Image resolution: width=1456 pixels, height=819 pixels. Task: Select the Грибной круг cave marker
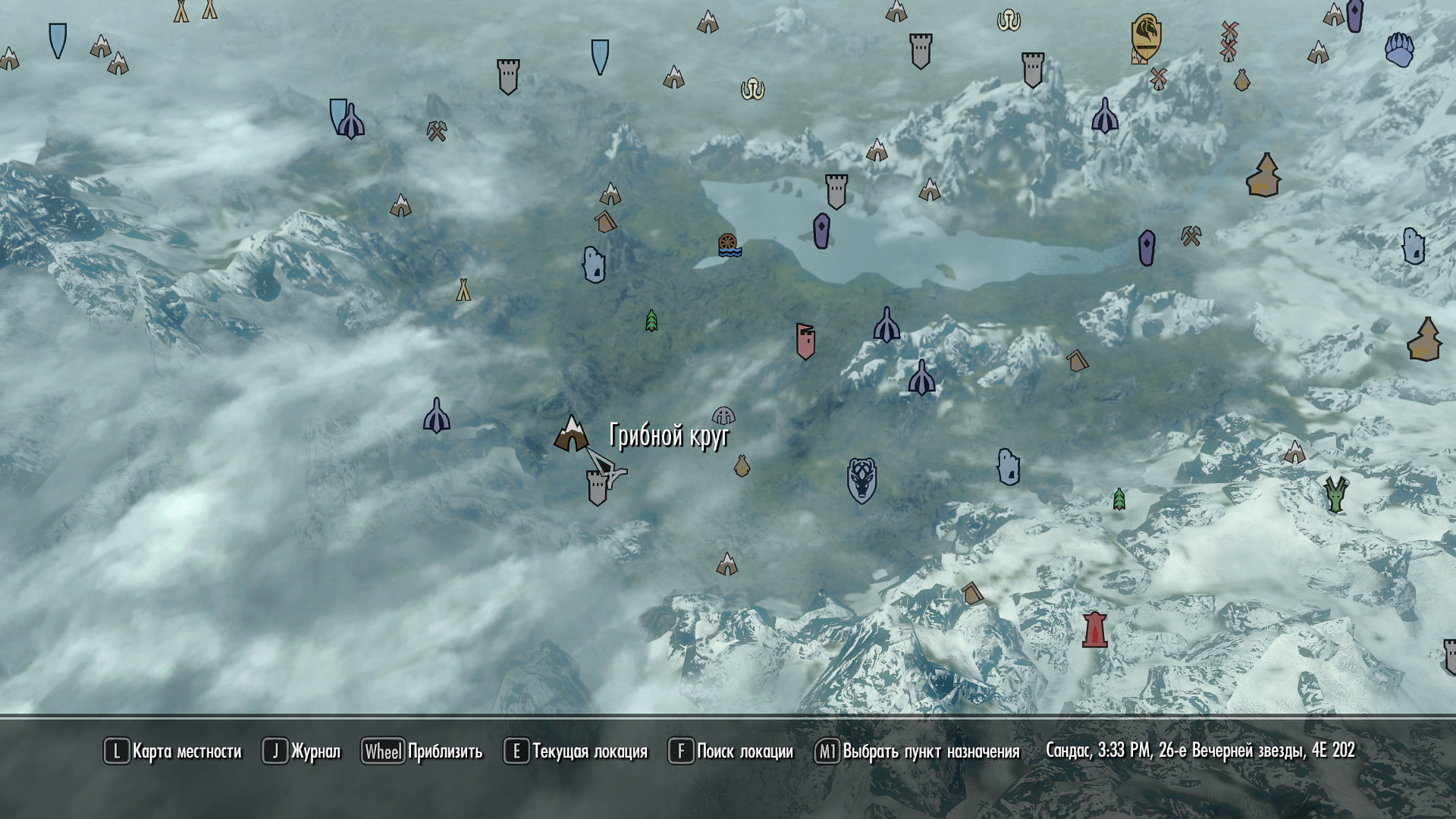click(x=571, y=435)
